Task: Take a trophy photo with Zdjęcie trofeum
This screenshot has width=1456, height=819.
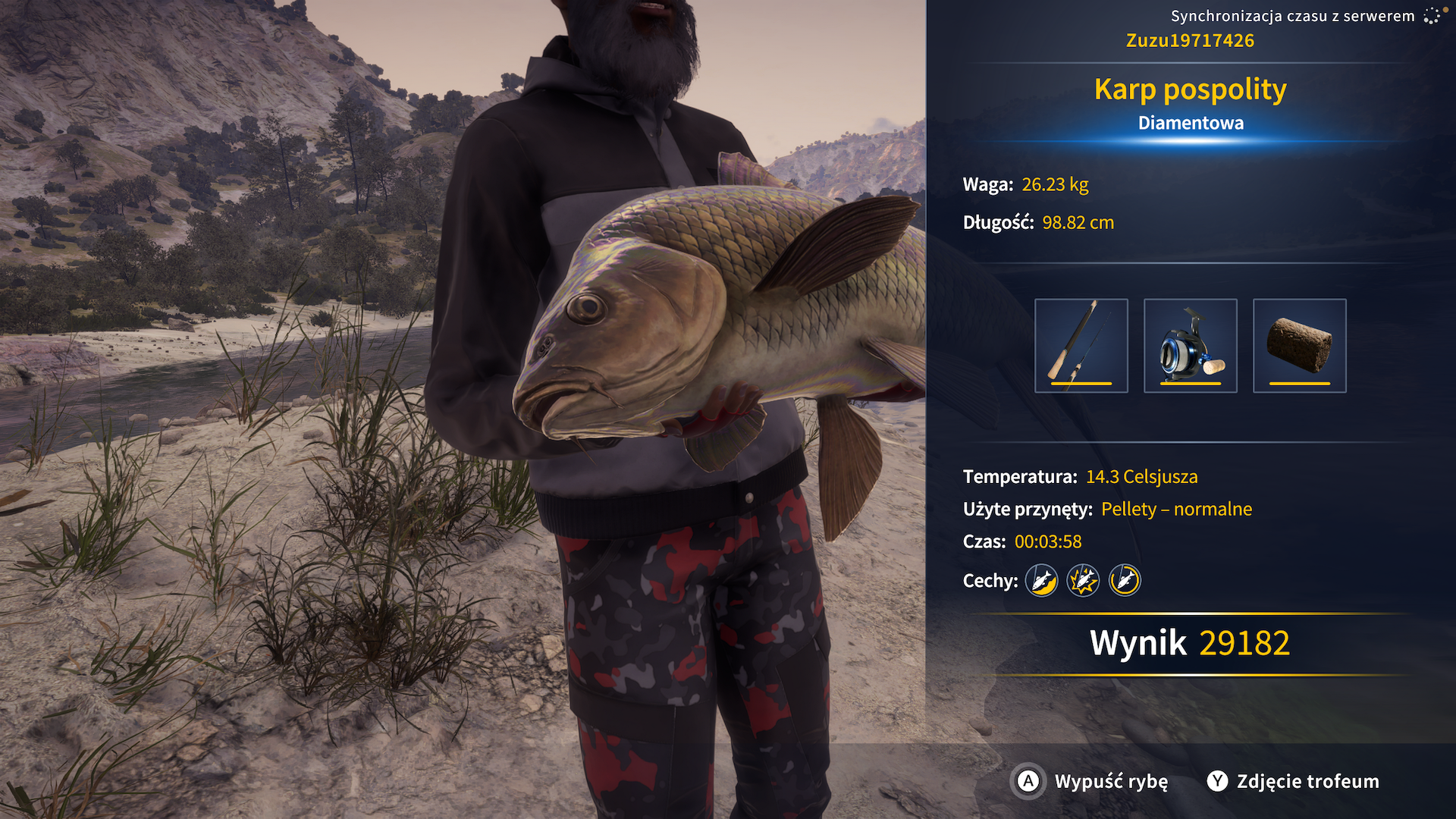Action: pyautogui.click(x=1294, y=781)
